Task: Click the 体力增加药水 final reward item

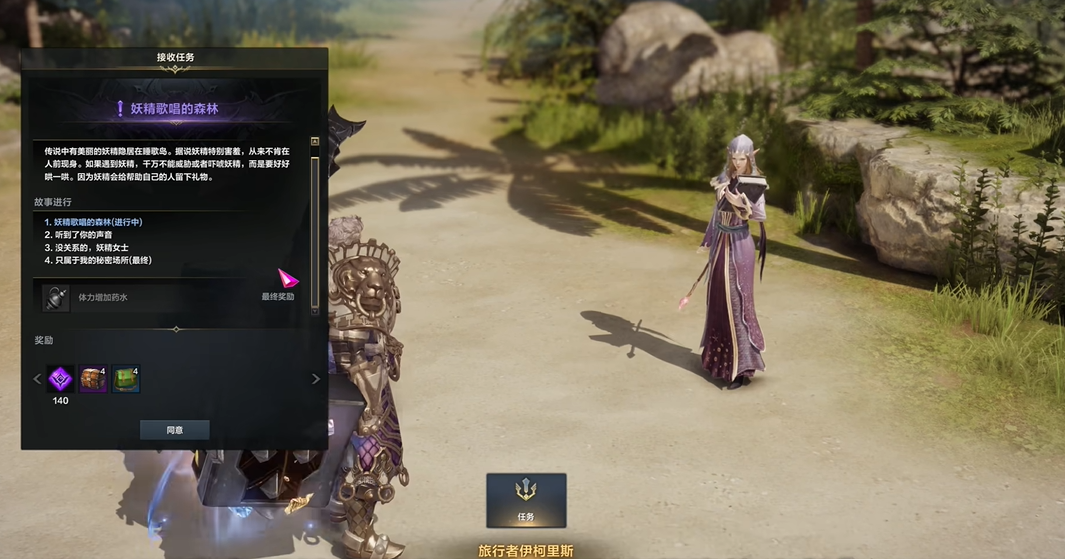Action: click(x=102, y=297)
